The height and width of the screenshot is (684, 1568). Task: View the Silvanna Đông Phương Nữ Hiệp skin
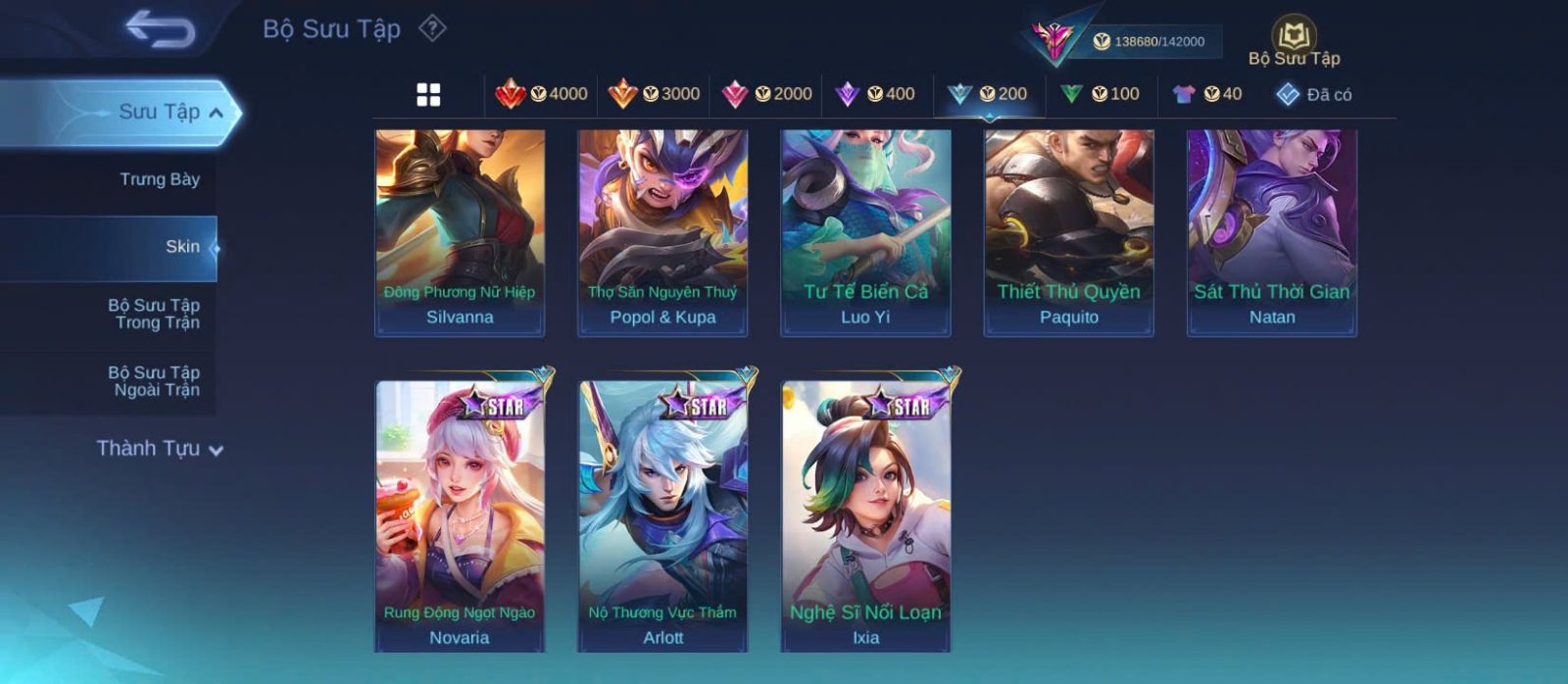(460, 231)
